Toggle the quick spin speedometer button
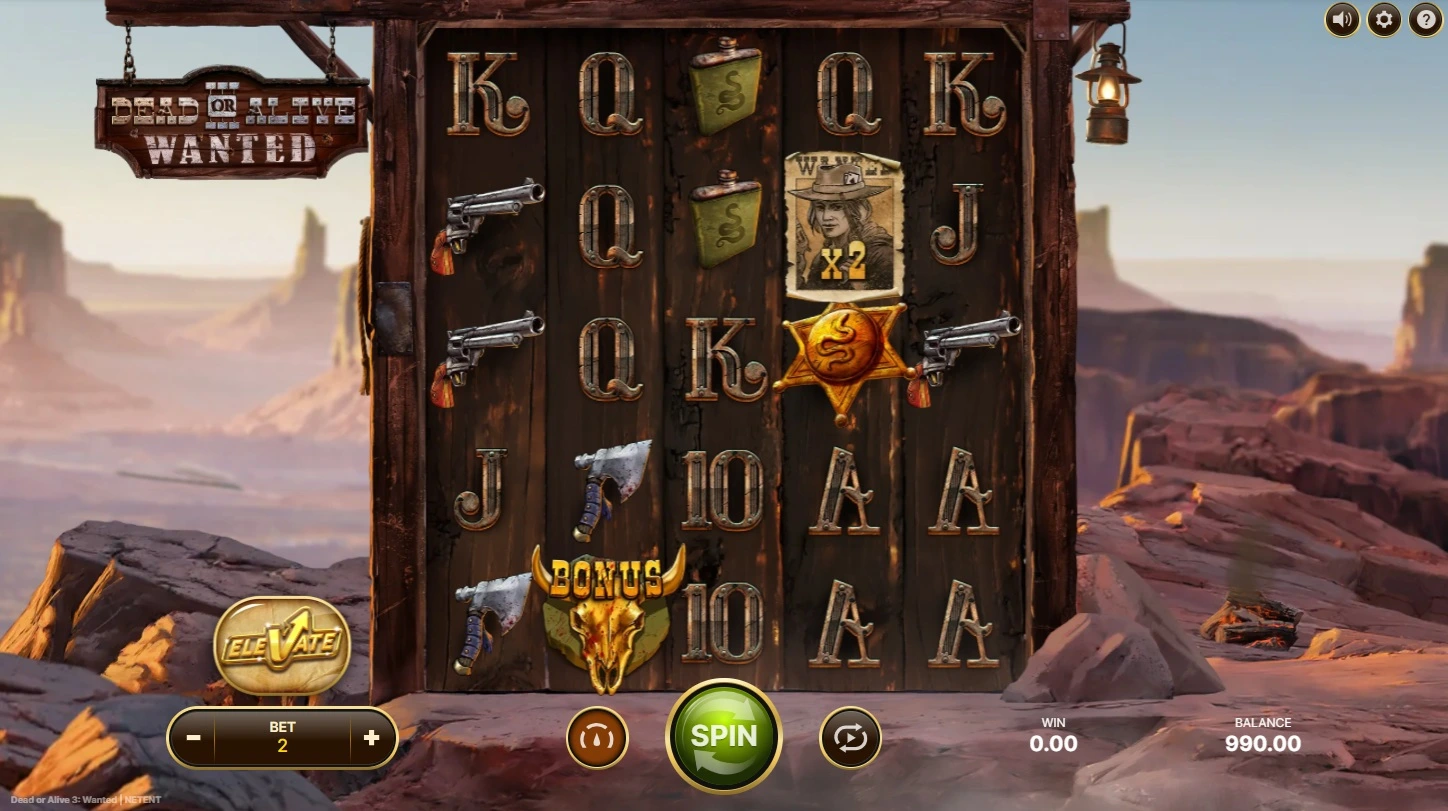Viewport: 1448px width, 811px height. [x=597, y=738]
